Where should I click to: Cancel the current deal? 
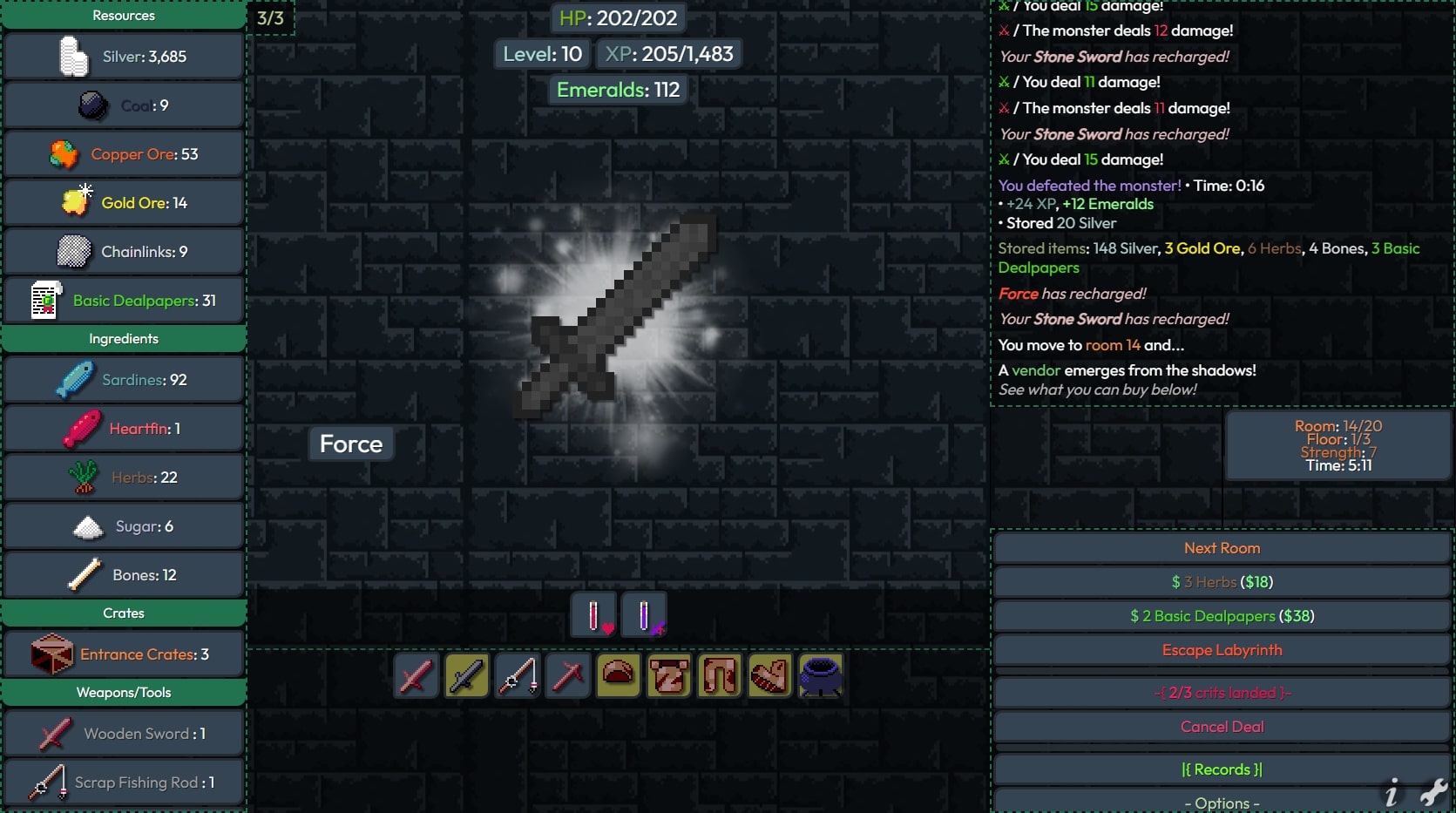pyautogui.click(x=1222, y=727)
